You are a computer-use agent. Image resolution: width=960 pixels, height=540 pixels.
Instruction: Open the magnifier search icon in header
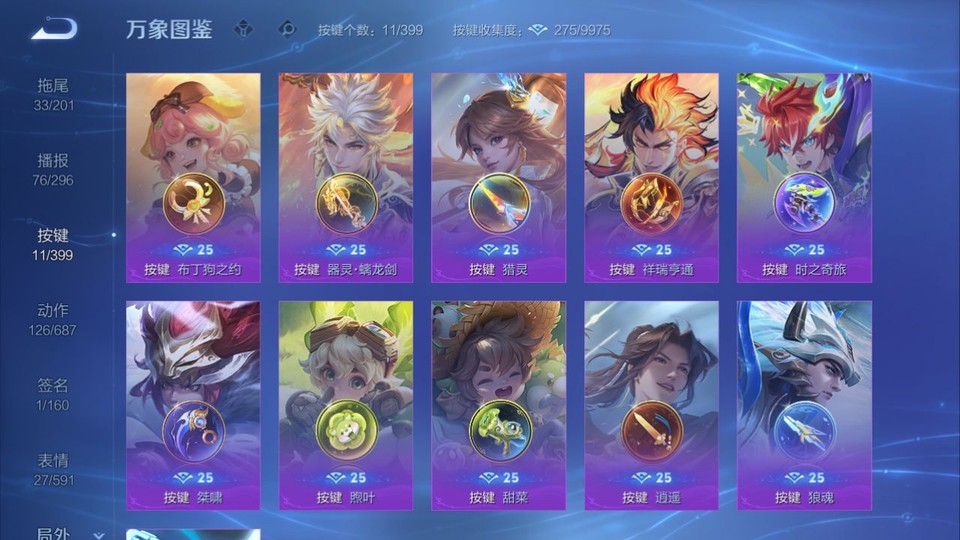(287, 29)
